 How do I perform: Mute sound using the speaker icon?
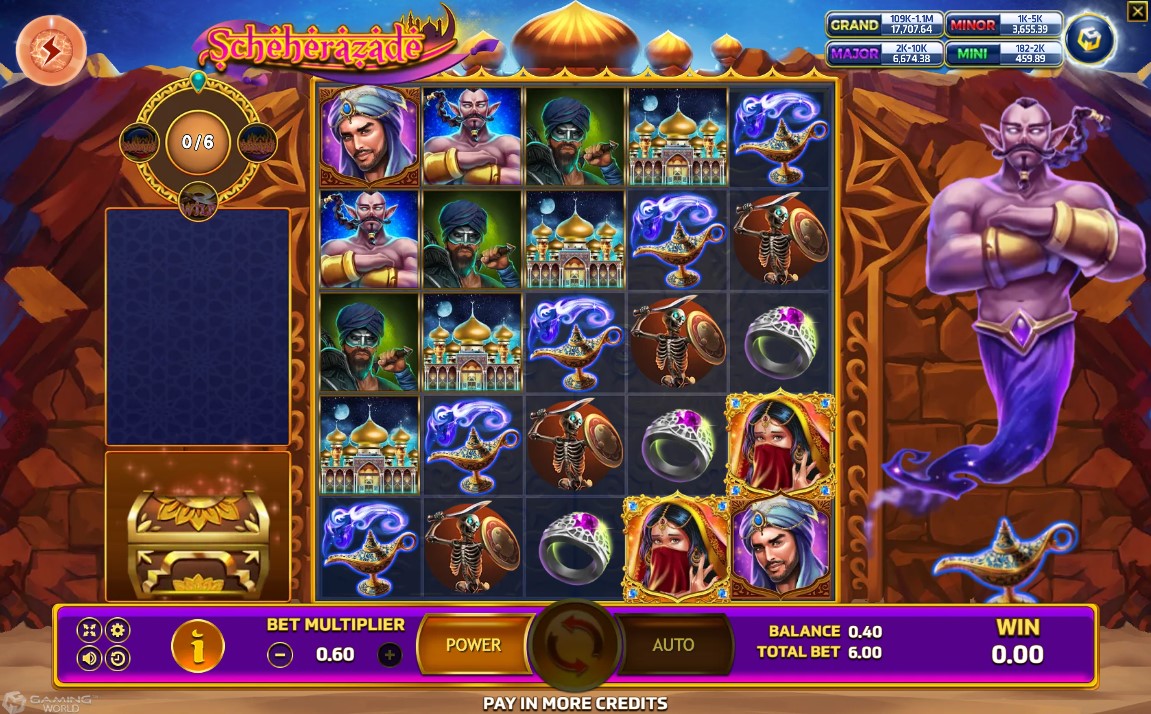pyautogui.click(x=90, y=658)
